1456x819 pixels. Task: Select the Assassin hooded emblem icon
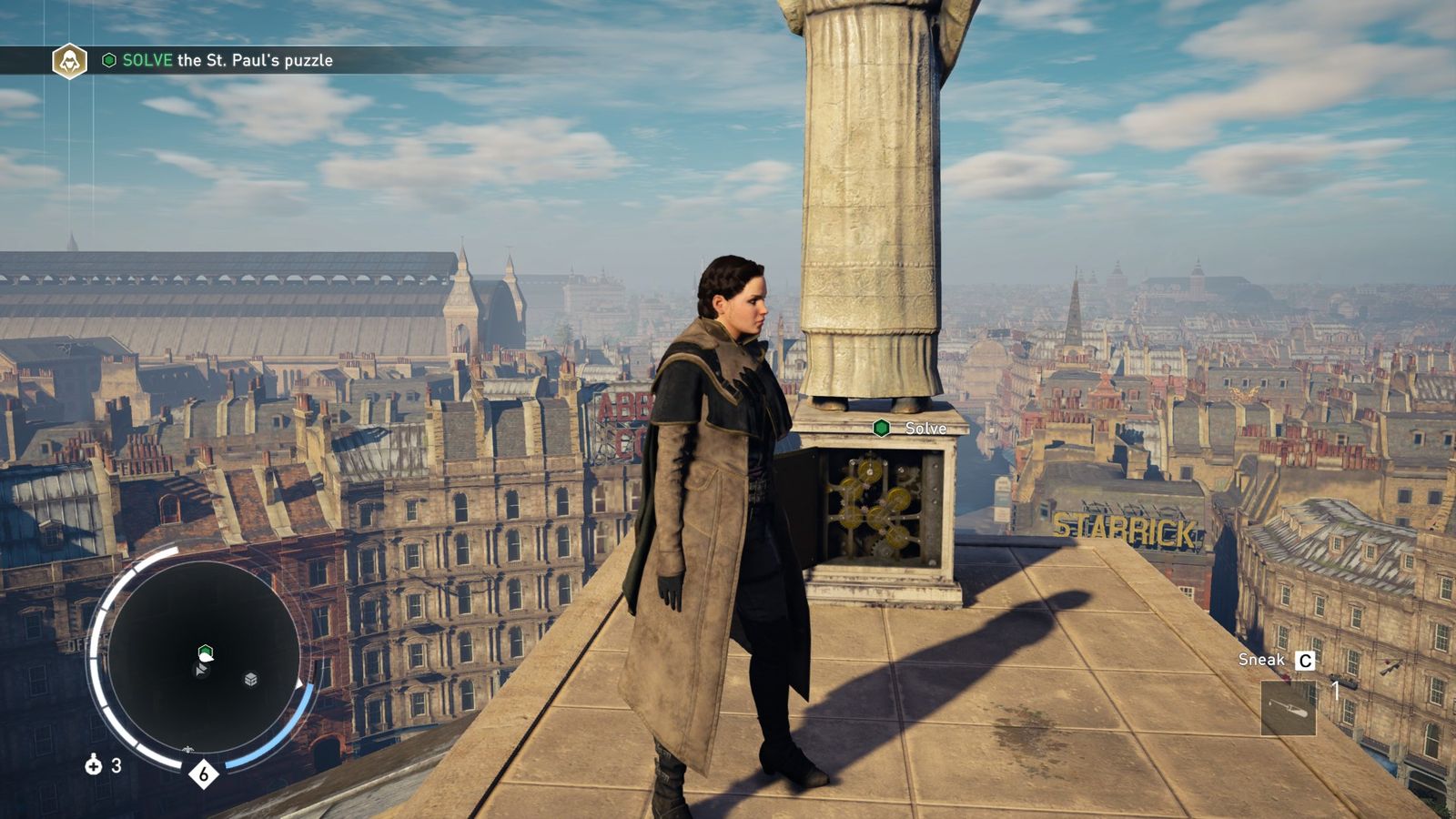[x=69, y=61]
